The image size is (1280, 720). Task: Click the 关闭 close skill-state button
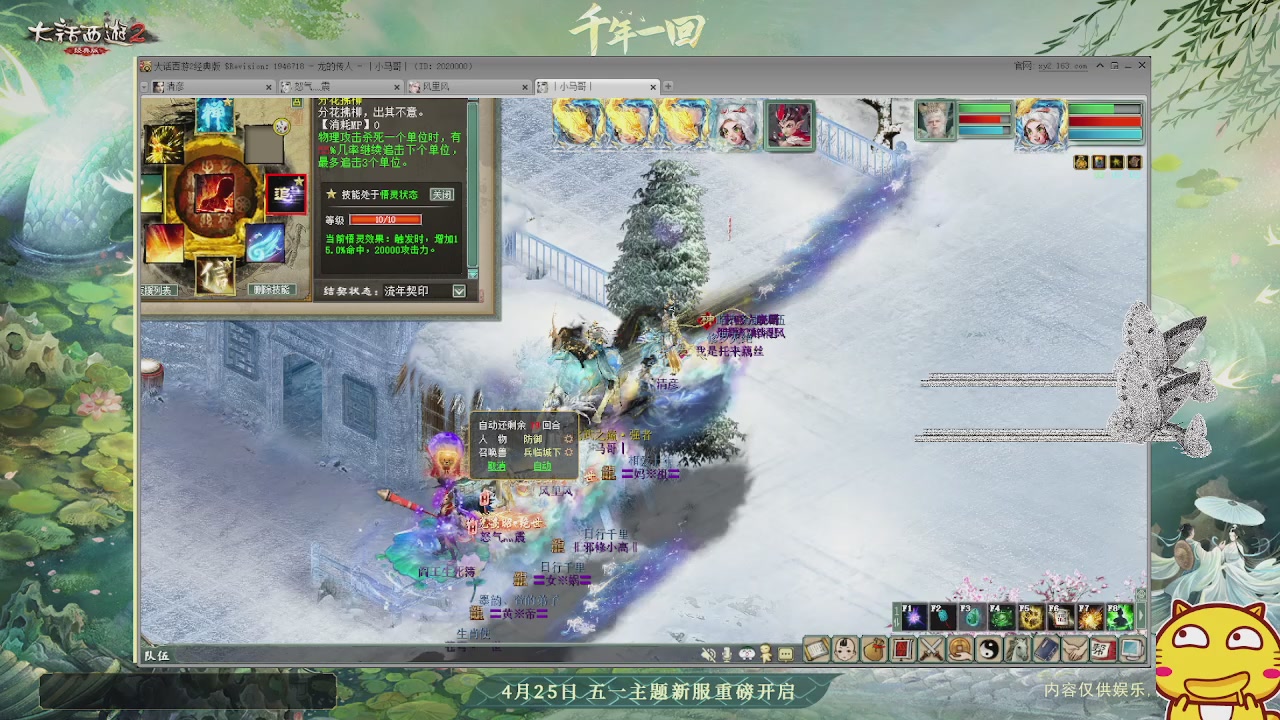click(440, 194)
